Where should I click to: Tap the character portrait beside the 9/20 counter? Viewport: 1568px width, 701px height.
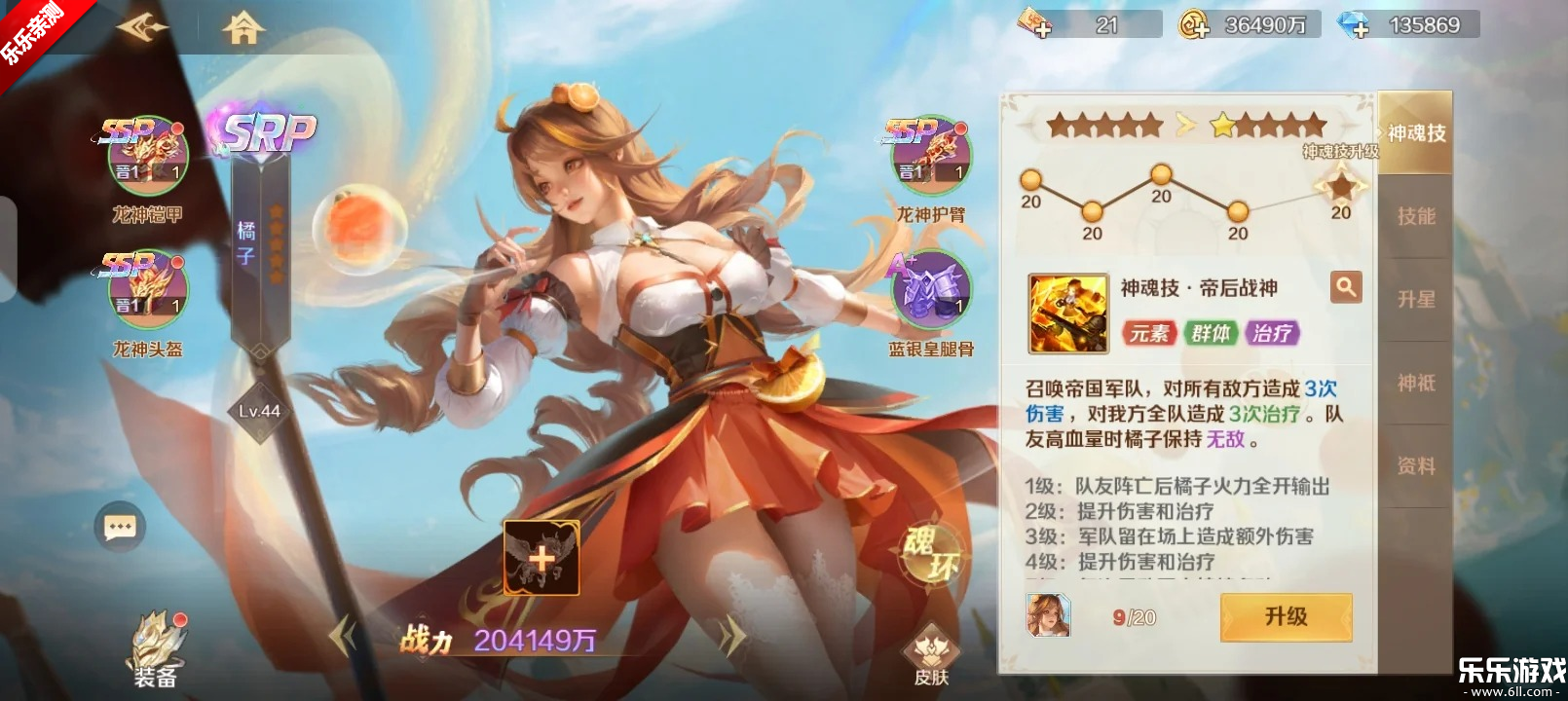point(1050,616)
